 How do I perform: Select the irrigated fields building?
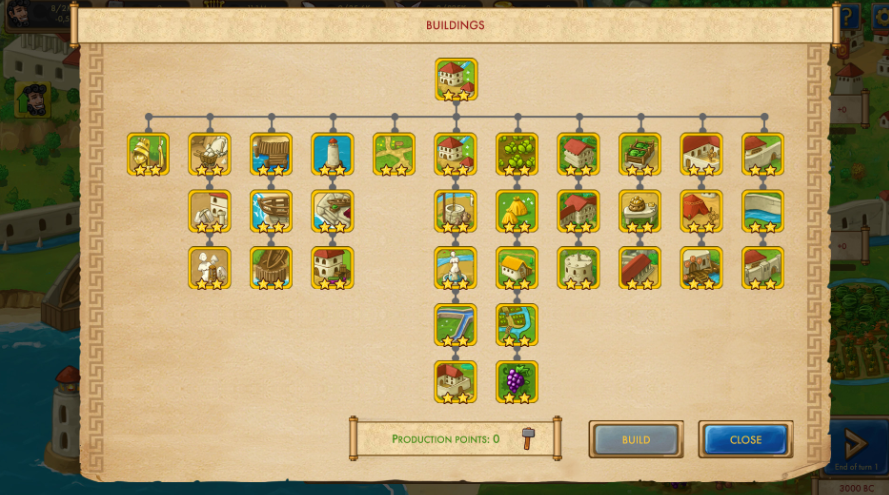click(x=517, y=325)
